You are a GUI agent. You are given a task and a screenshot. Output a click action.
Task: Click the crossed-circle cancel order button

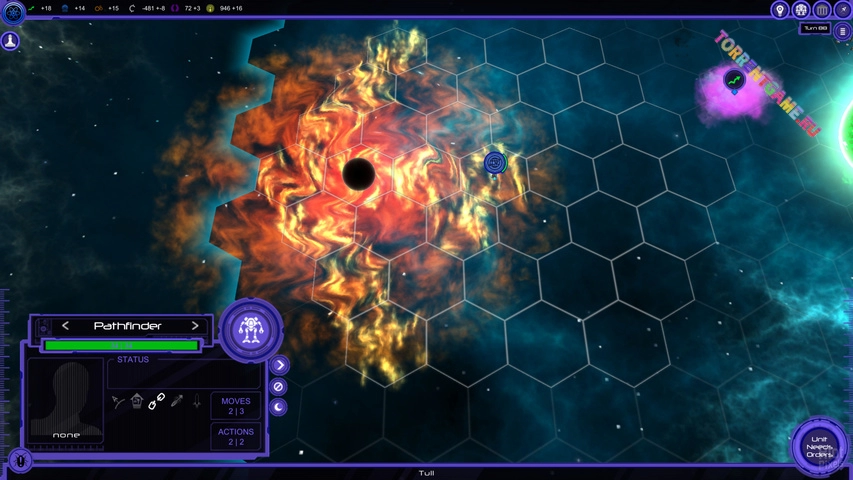pyautogui.click(x=279, y=386)
